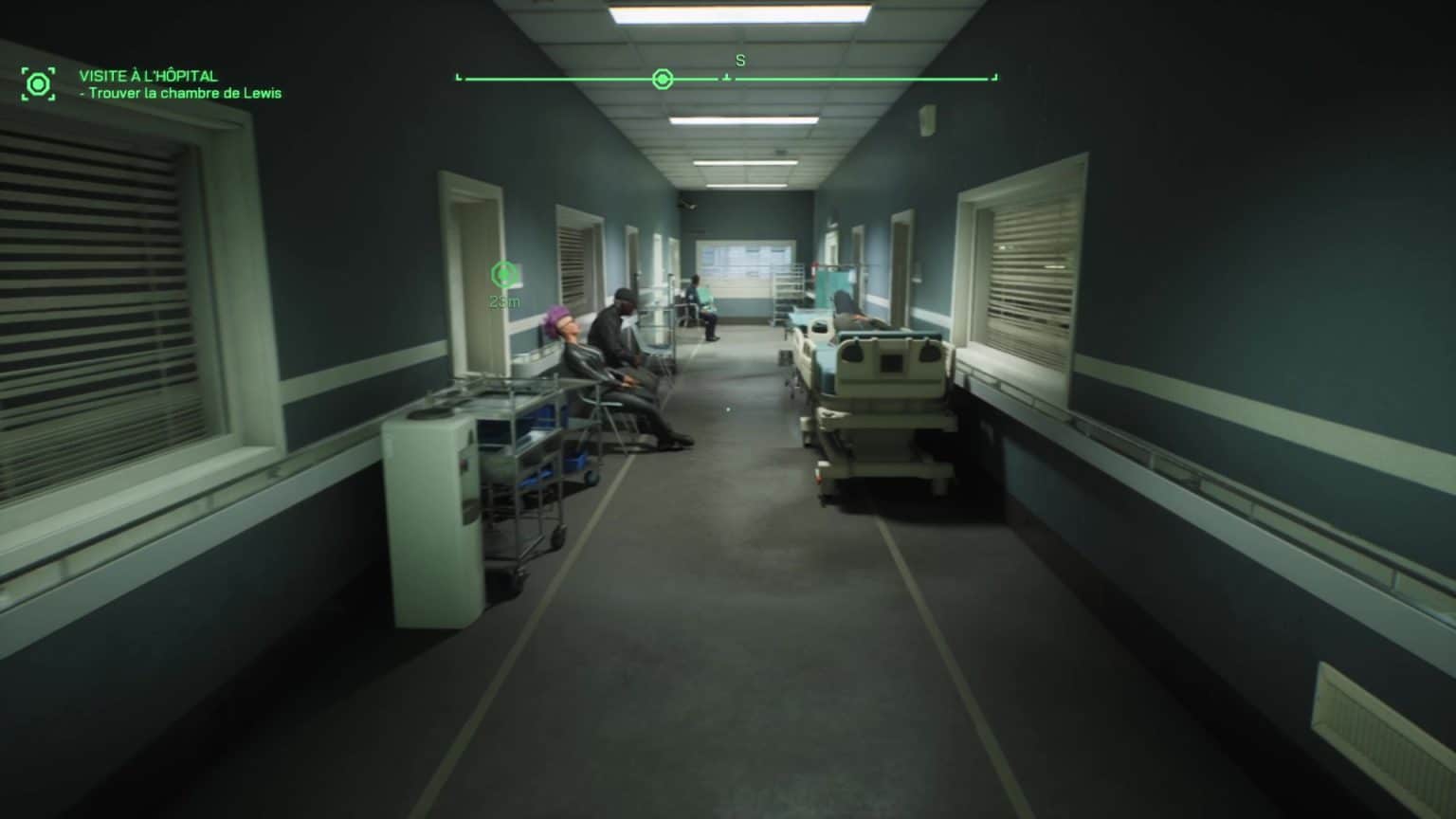Click the S cardinal marker on the compass
Viewport: 1456px width, 819px height.
(x=738, y=59)
